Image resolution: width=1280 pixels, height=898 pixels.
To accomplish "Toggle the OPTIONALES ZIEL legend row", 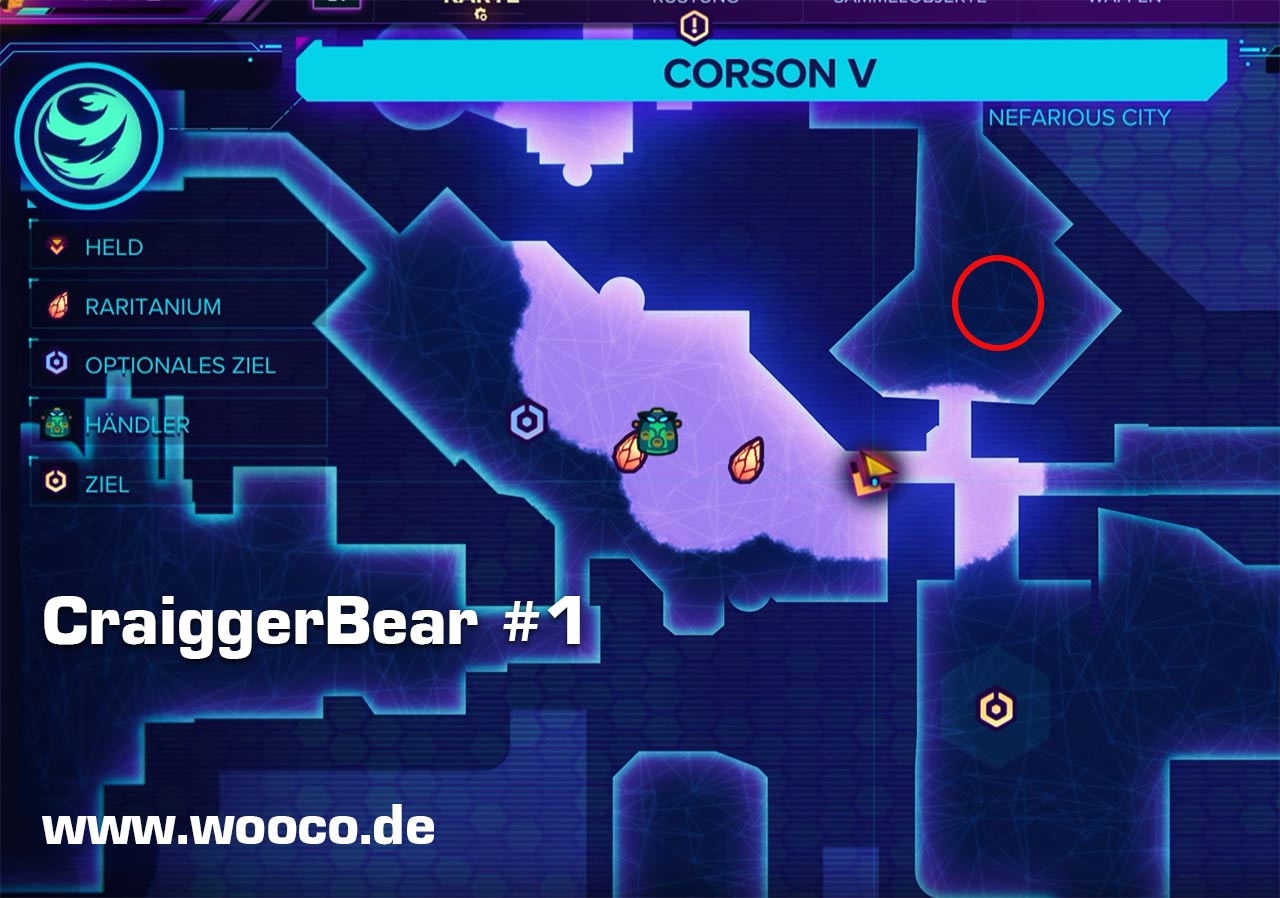I will (x=179, y=365).
